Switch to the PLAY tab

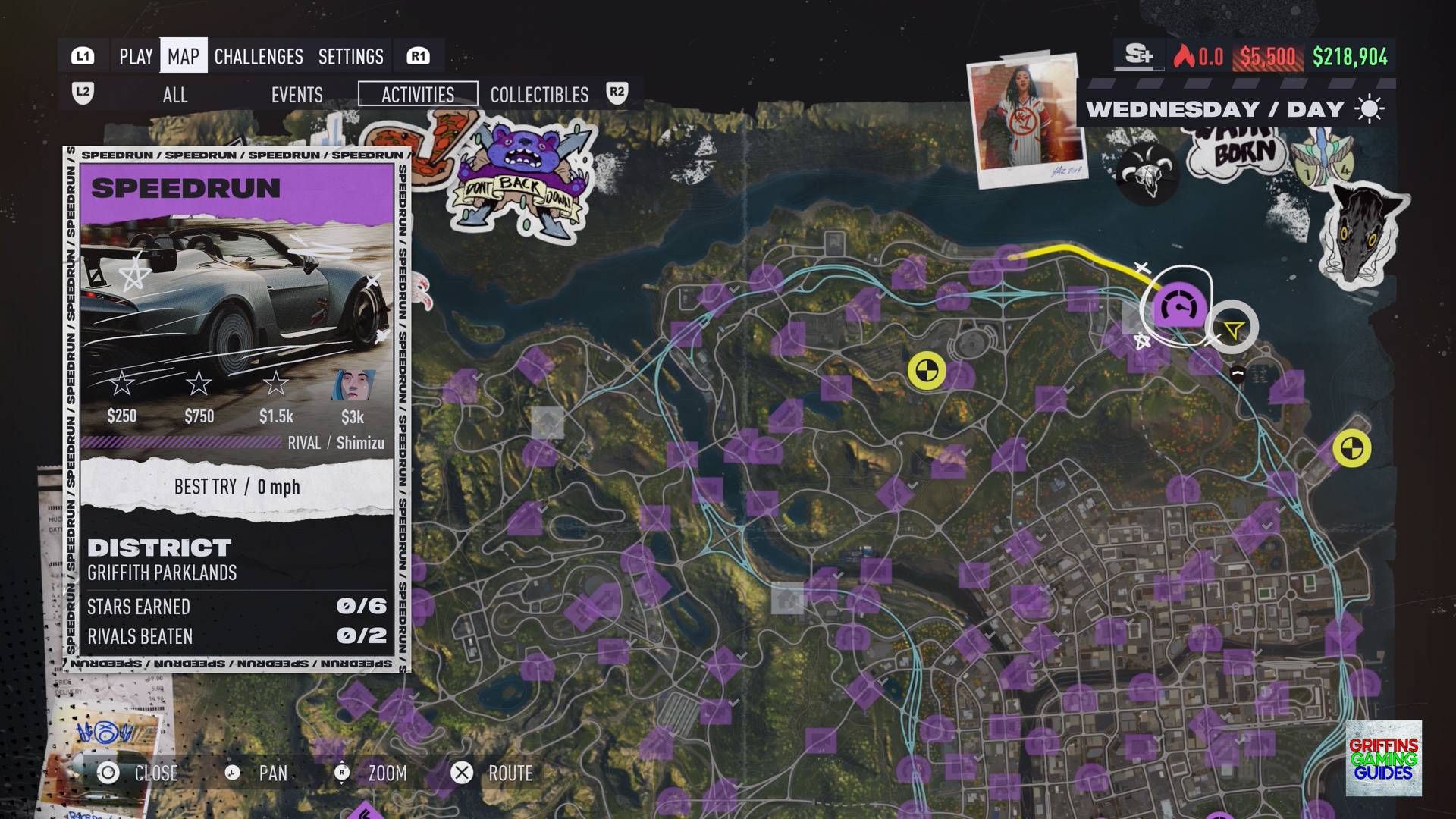pos(136,56)
